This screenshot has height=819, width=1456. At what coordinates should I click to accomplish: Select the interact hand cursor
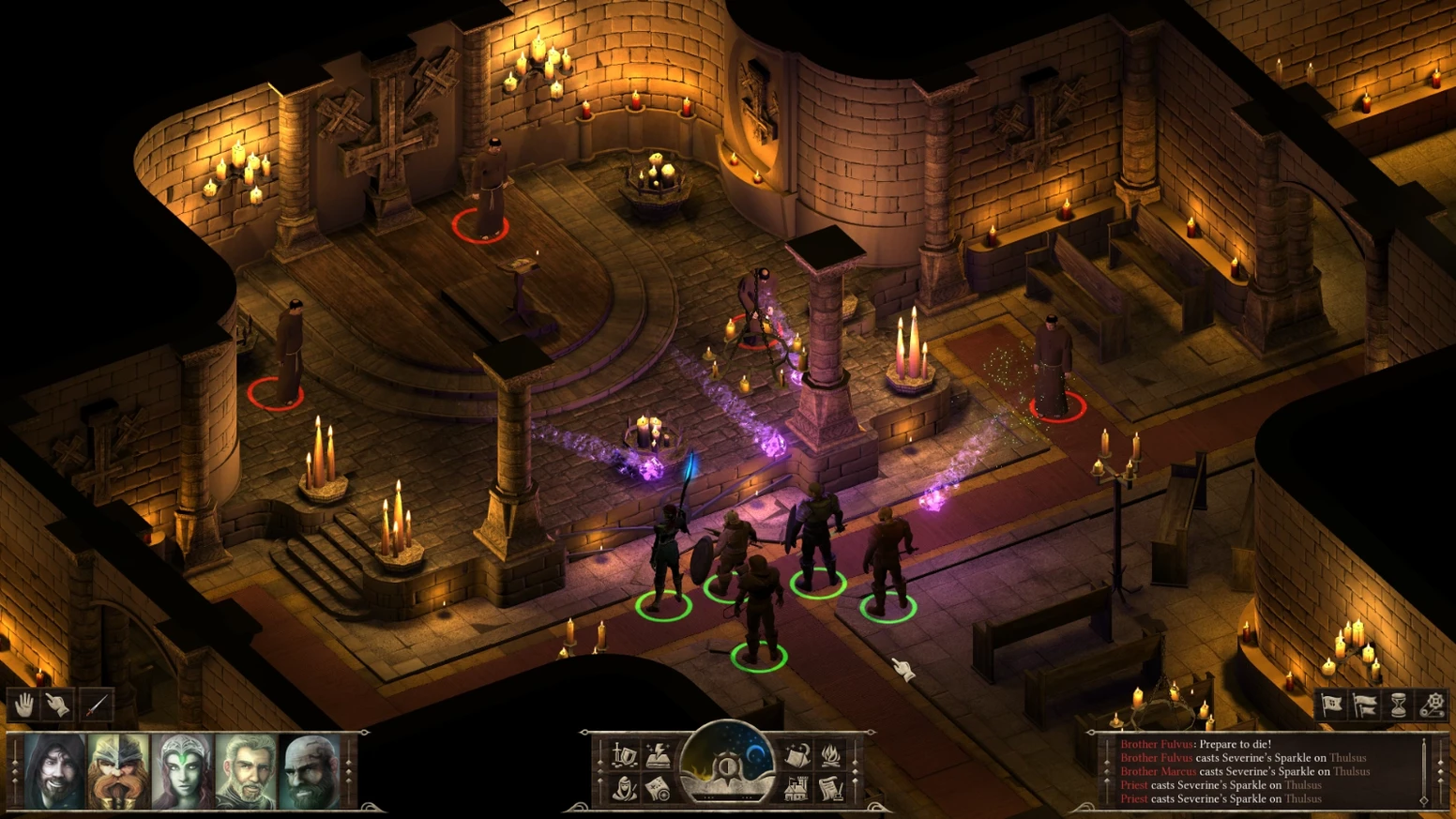tap(54, 705)
